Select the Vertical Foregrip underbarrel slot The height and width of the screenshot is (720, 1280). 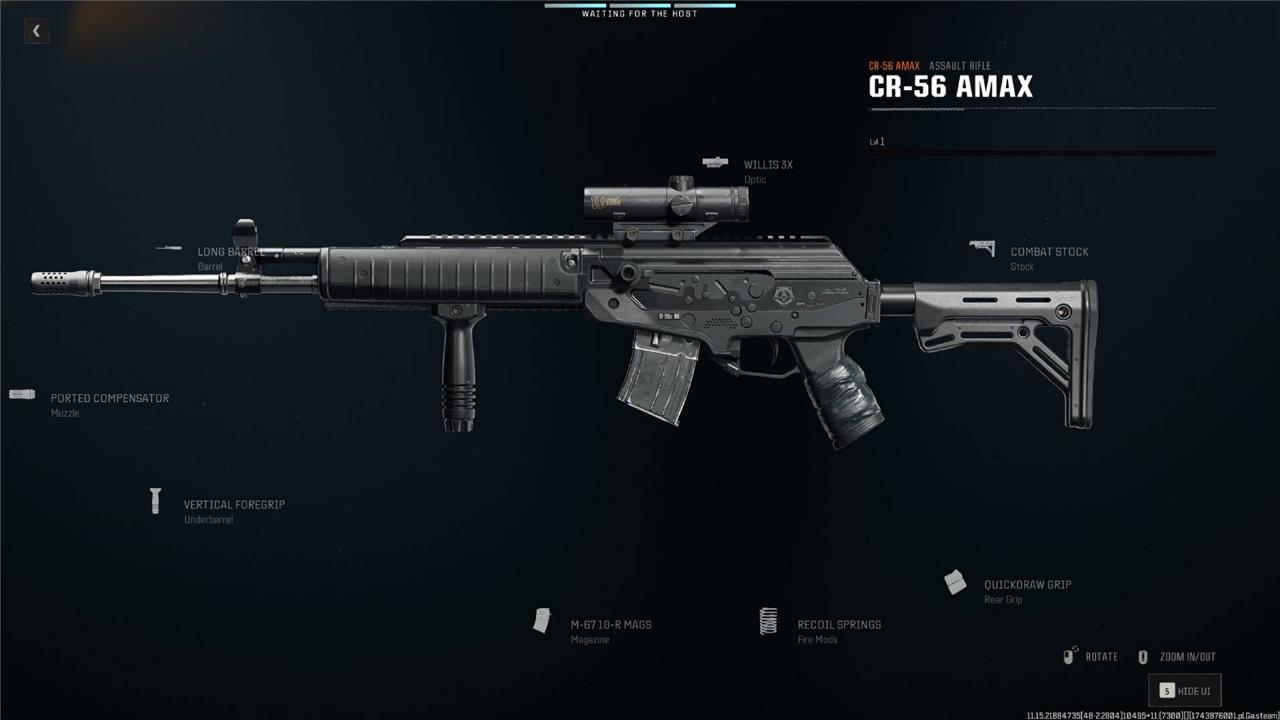click(233, 505)
